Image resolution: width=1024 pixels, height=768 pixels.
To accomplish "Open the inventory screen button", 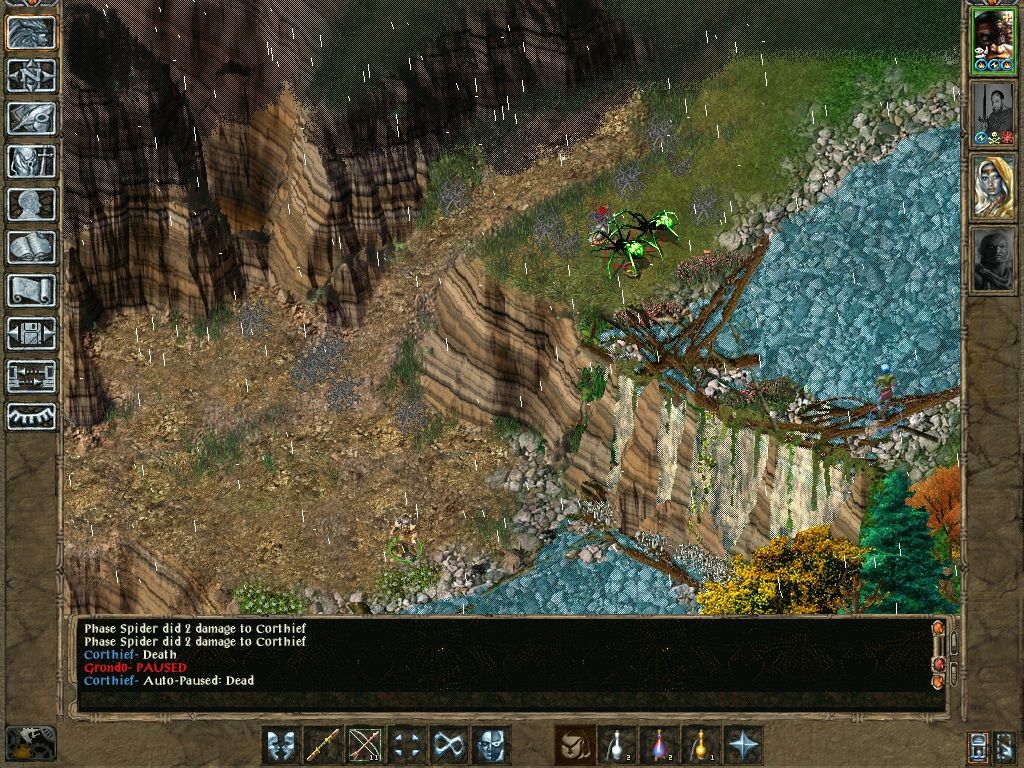I will tap(31, 161).
